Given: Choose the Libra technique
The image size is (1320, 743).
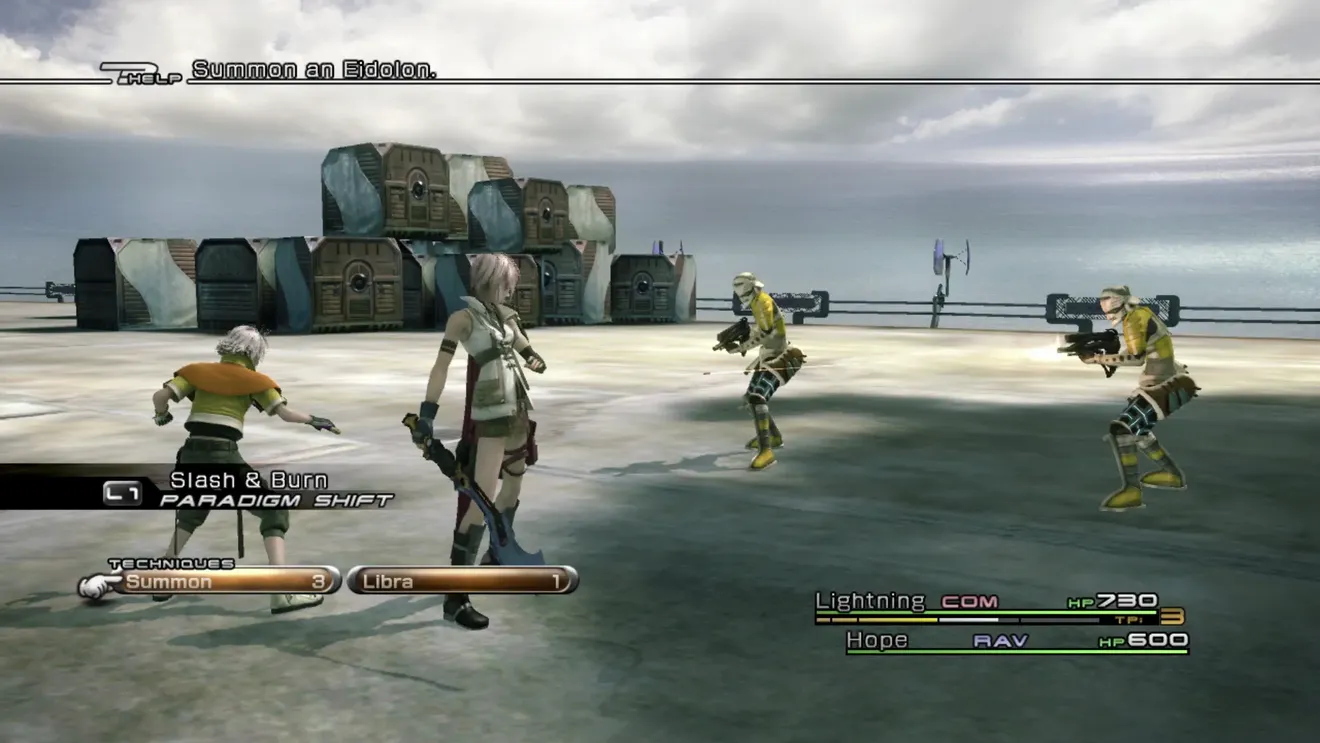Looking at the screenshot, I should point(463,581).
